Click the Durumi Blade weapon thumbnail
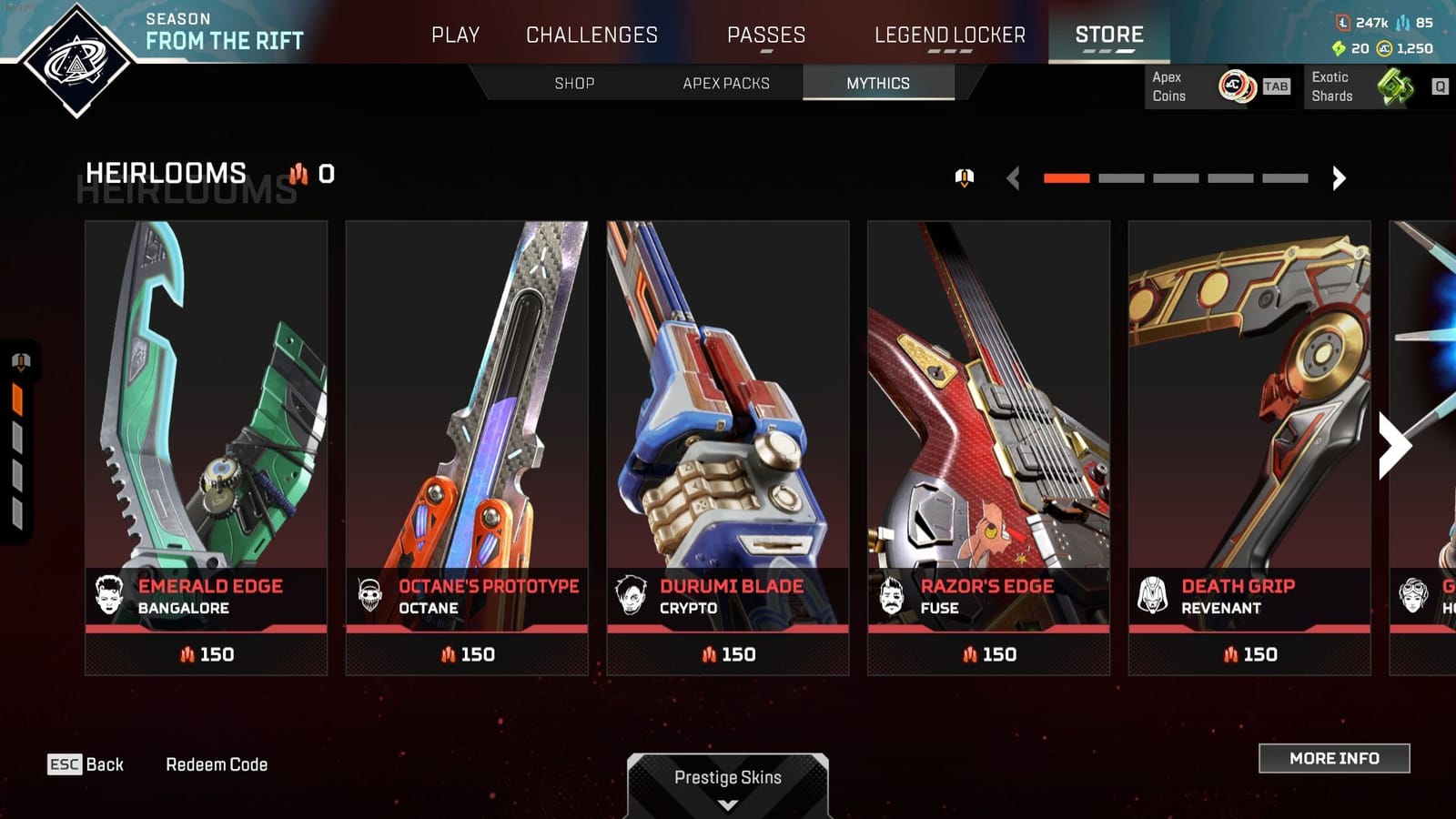This screenshot has height=819, width=1456. click(729, 391)
